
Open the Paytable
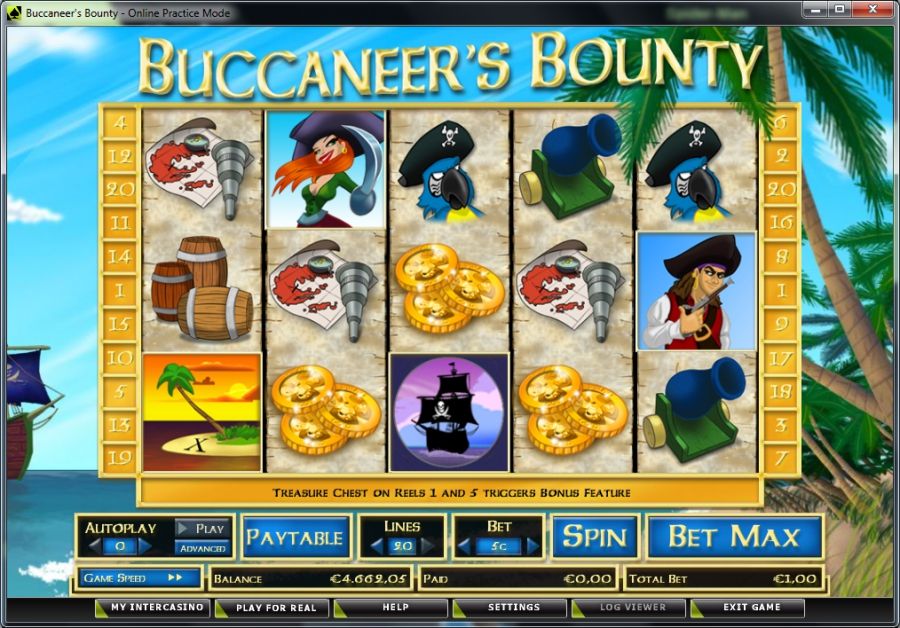point(295,537)
